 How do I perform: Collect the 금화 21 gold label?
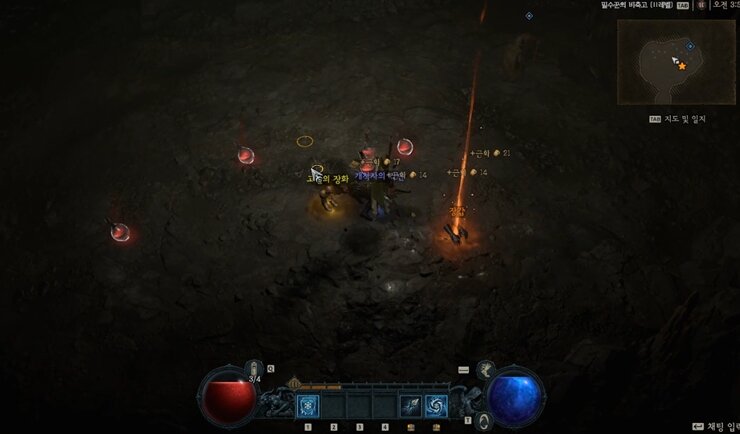[490, 153]
